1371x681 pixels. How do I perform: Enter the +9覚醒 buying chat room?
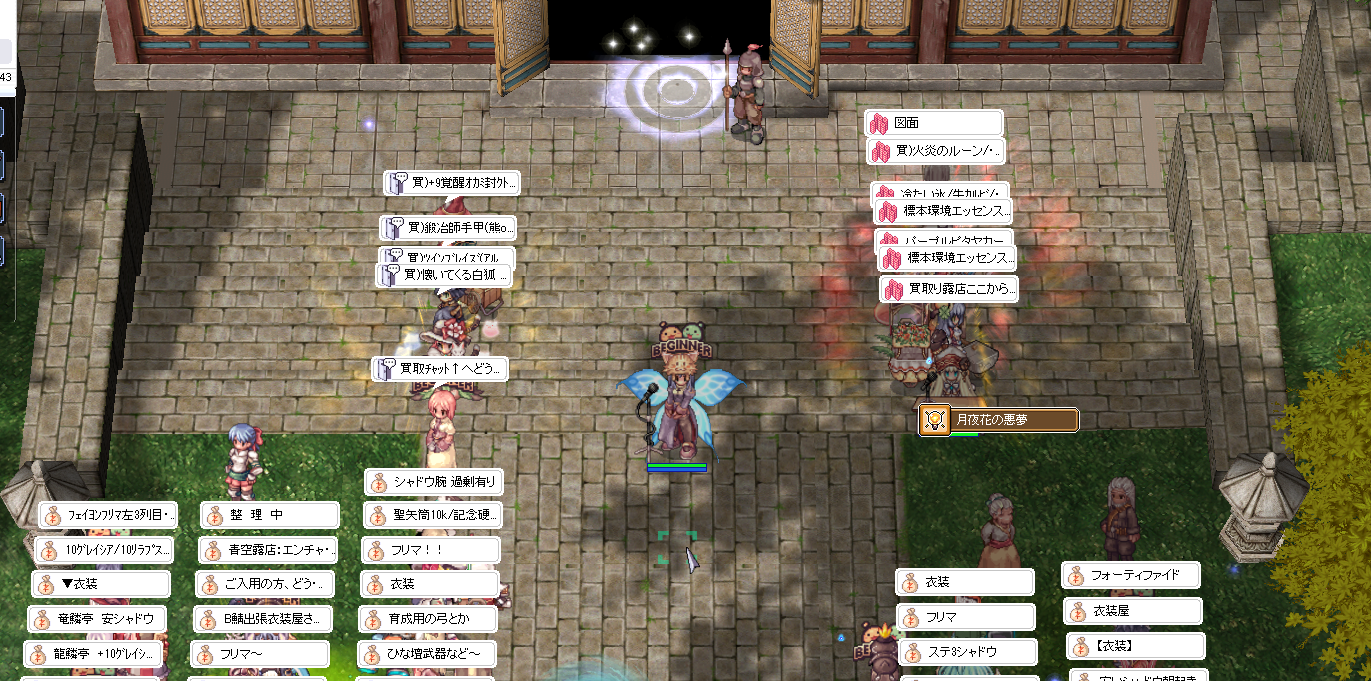coord(452,183)
